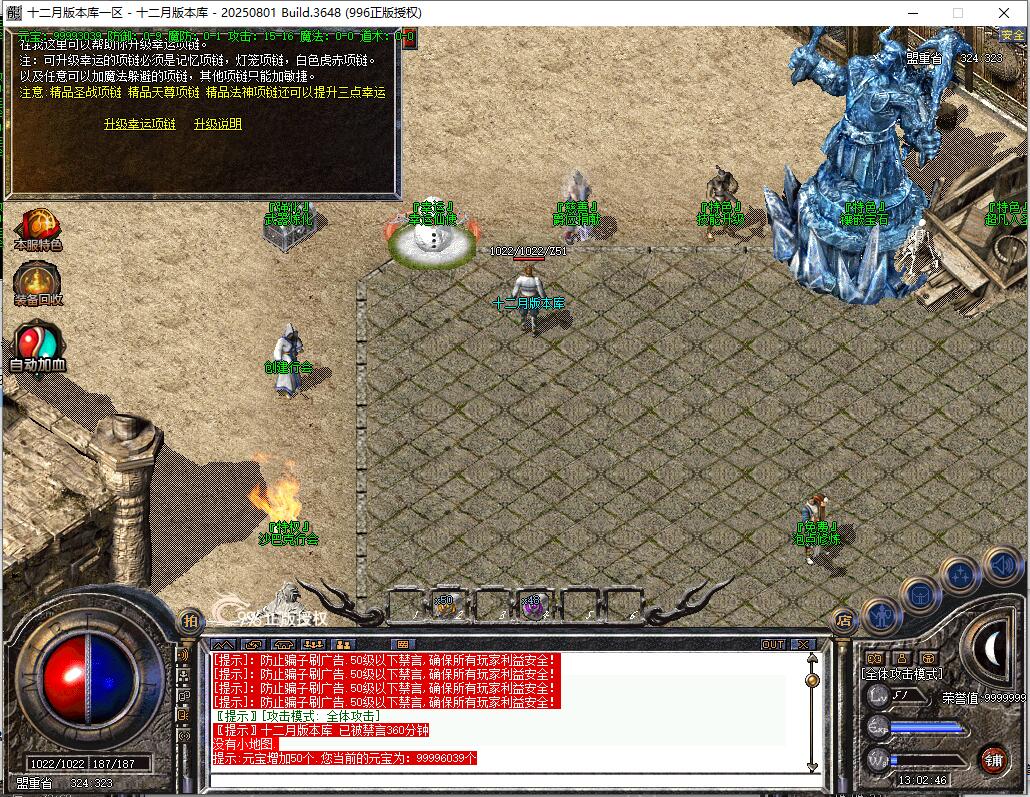
Task: Choose the 升级幸运项链 dialogue option
Action: click(x=139, y=124)
